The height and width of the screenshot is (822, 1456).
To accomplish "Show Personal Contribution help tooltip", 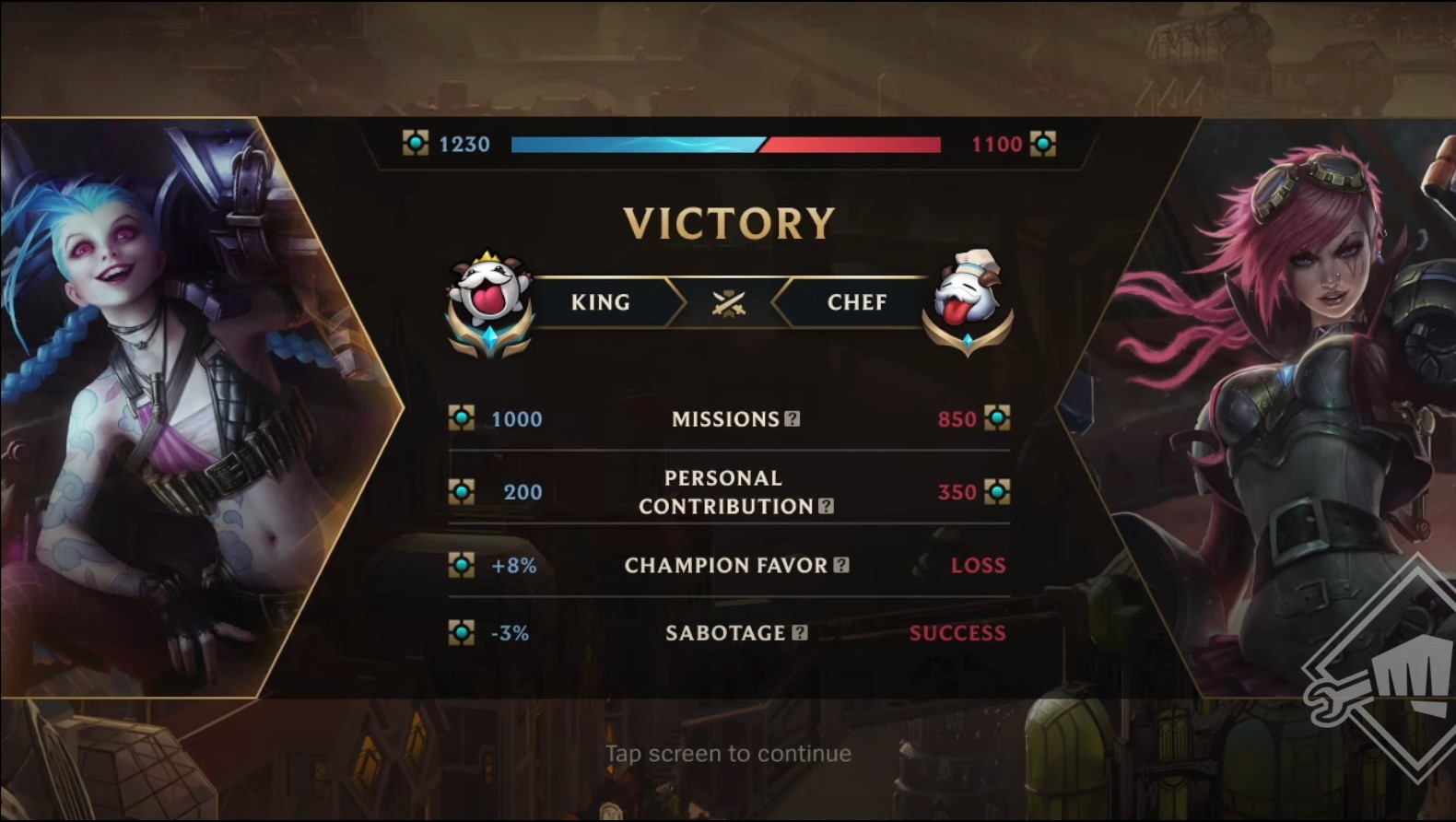I will click(x=827, y=506).
